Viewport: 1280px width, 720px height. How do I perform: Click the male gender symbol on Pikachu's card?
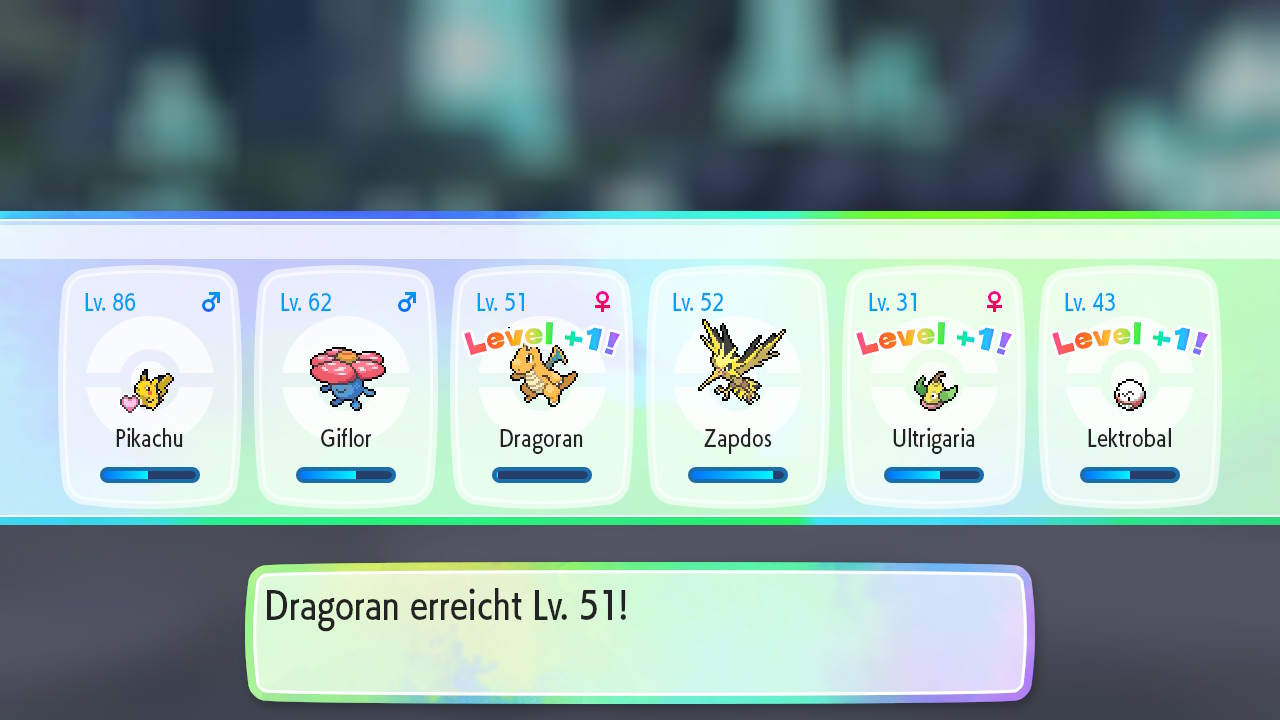pyautogui.click(x=210, y=302)
